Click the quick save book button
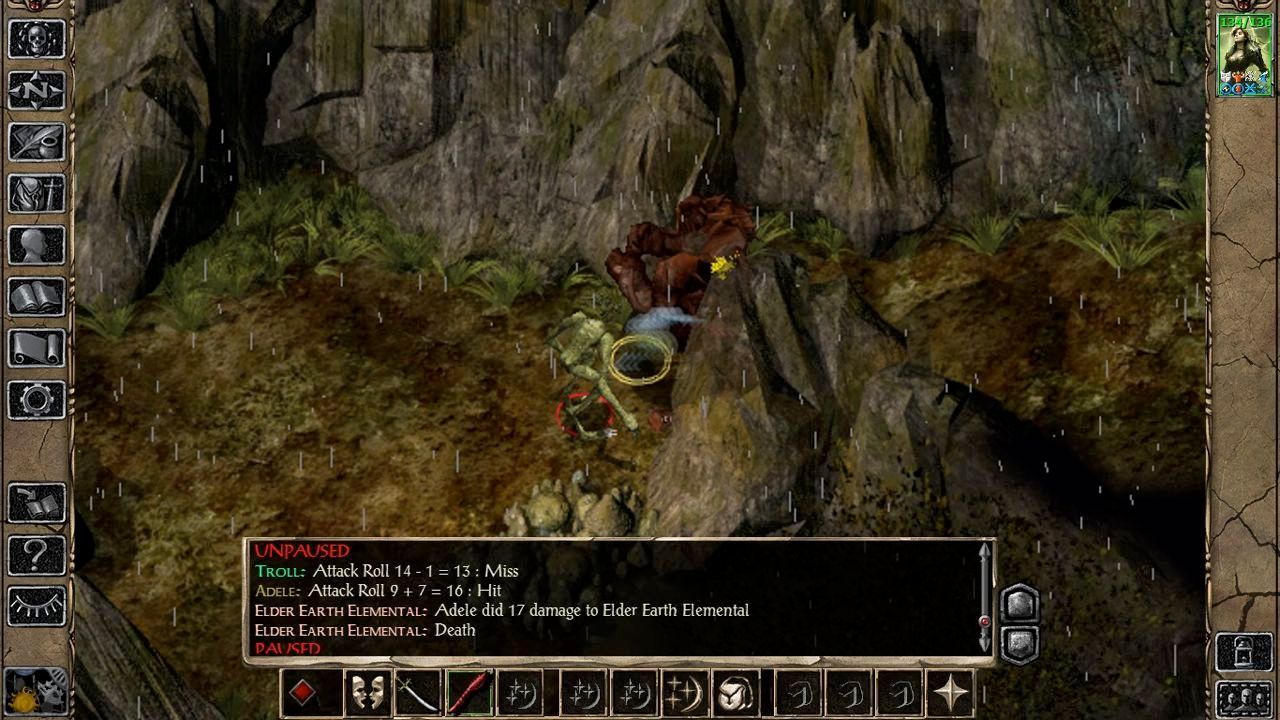 [x=37, y=503]
